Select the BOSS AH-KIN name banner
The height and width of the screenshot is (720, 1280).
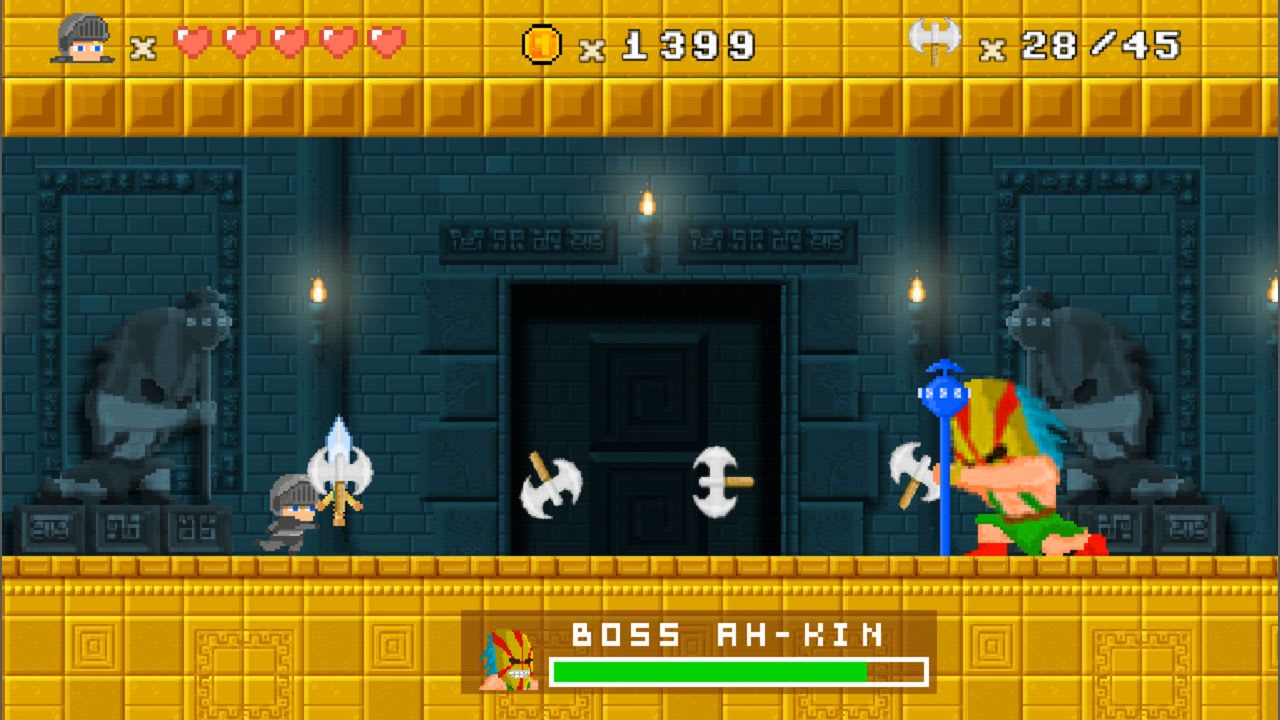(725, 633)
